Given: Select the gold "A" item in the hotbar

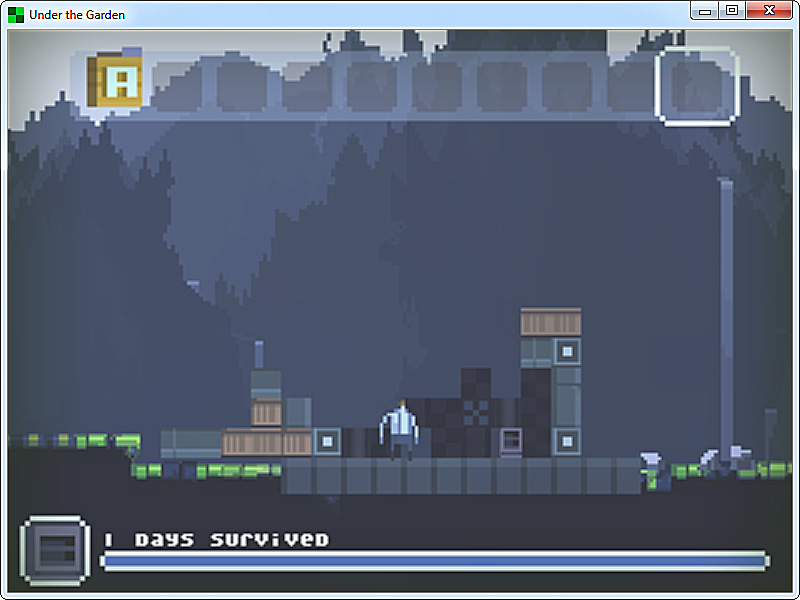Looking at the screenshot, I should click(x=116, y=82).
